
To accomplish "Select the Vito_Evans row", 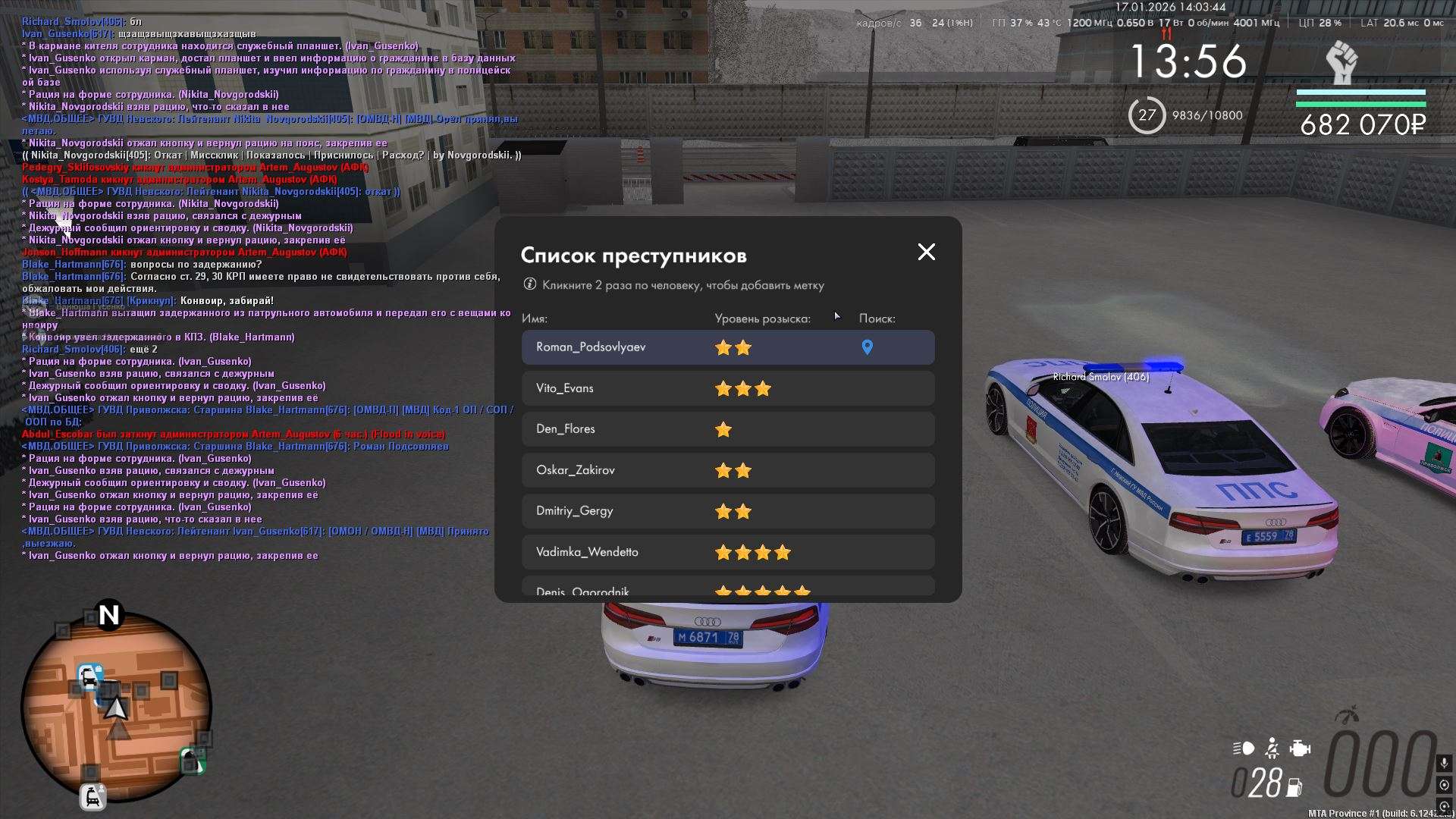I will tap(565, 388).
